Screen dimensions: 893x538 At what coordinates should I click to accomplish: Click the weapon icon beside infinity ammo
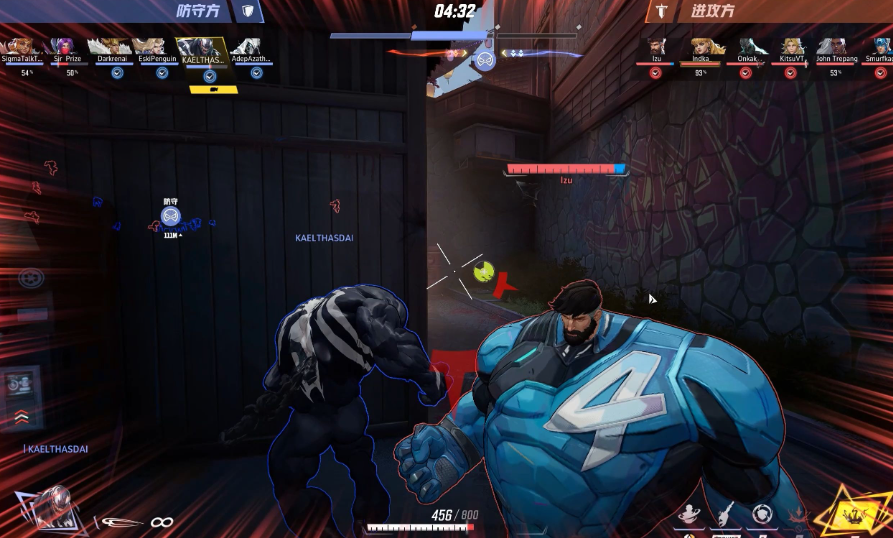click(121, 522)
